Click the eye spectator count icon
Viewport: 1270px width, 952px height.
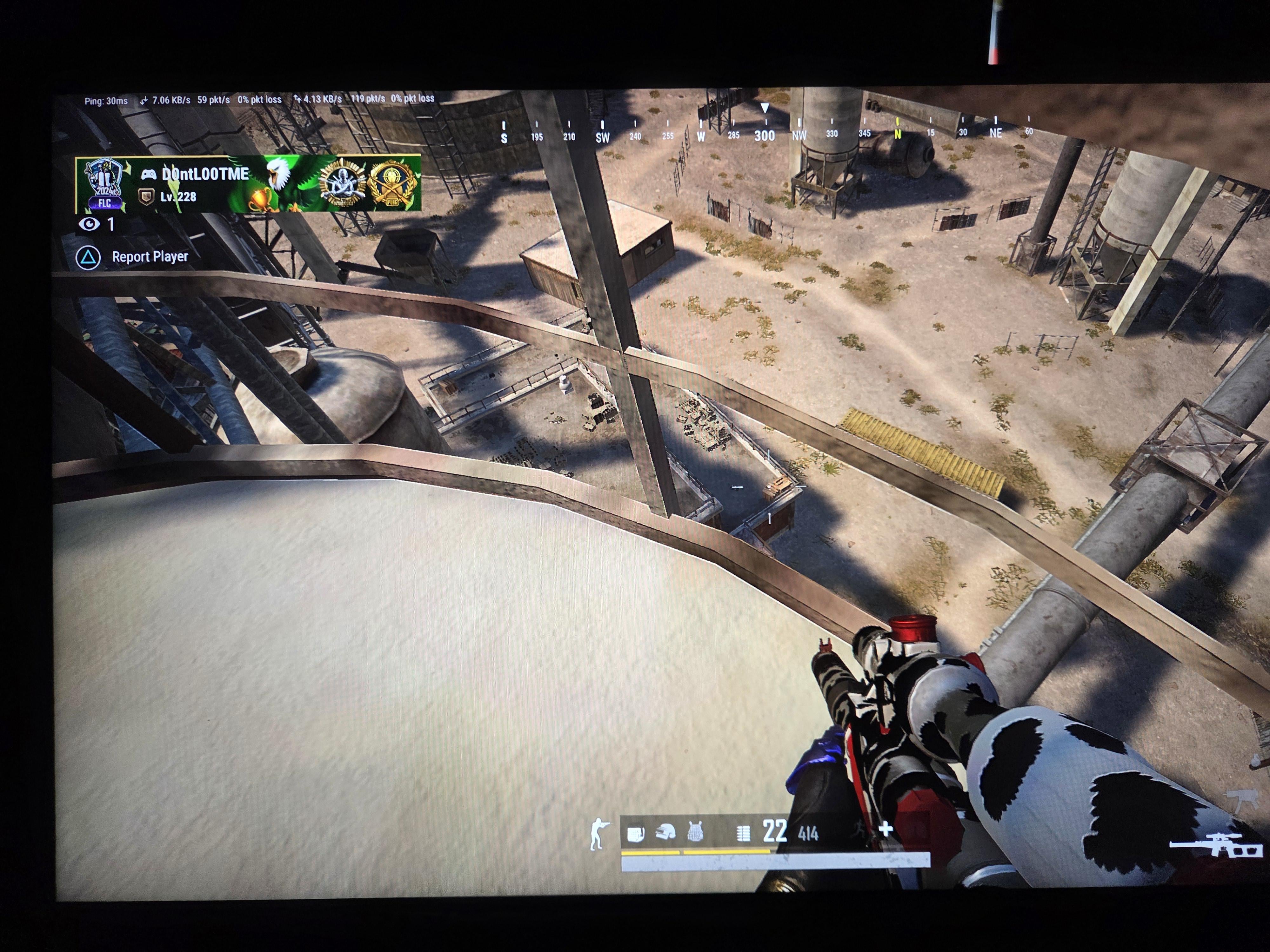pyautogui.click(x=89, y=224)
